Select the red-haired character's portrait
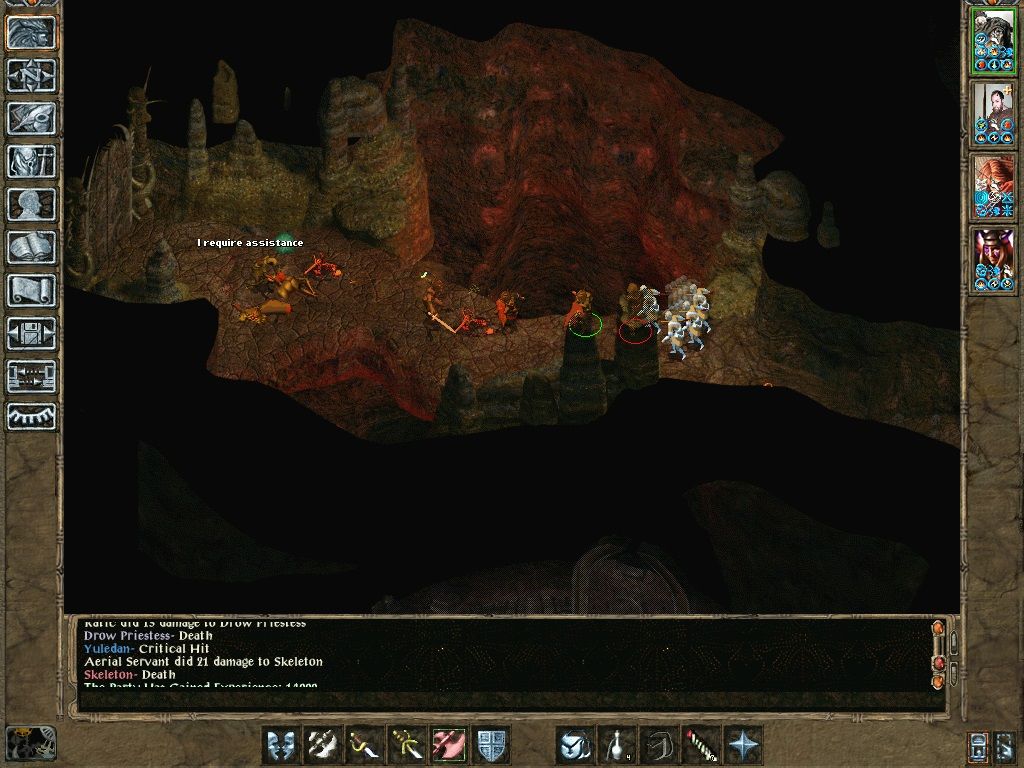The width and height of the screenshot is (1024, 768). pos(993,186)
